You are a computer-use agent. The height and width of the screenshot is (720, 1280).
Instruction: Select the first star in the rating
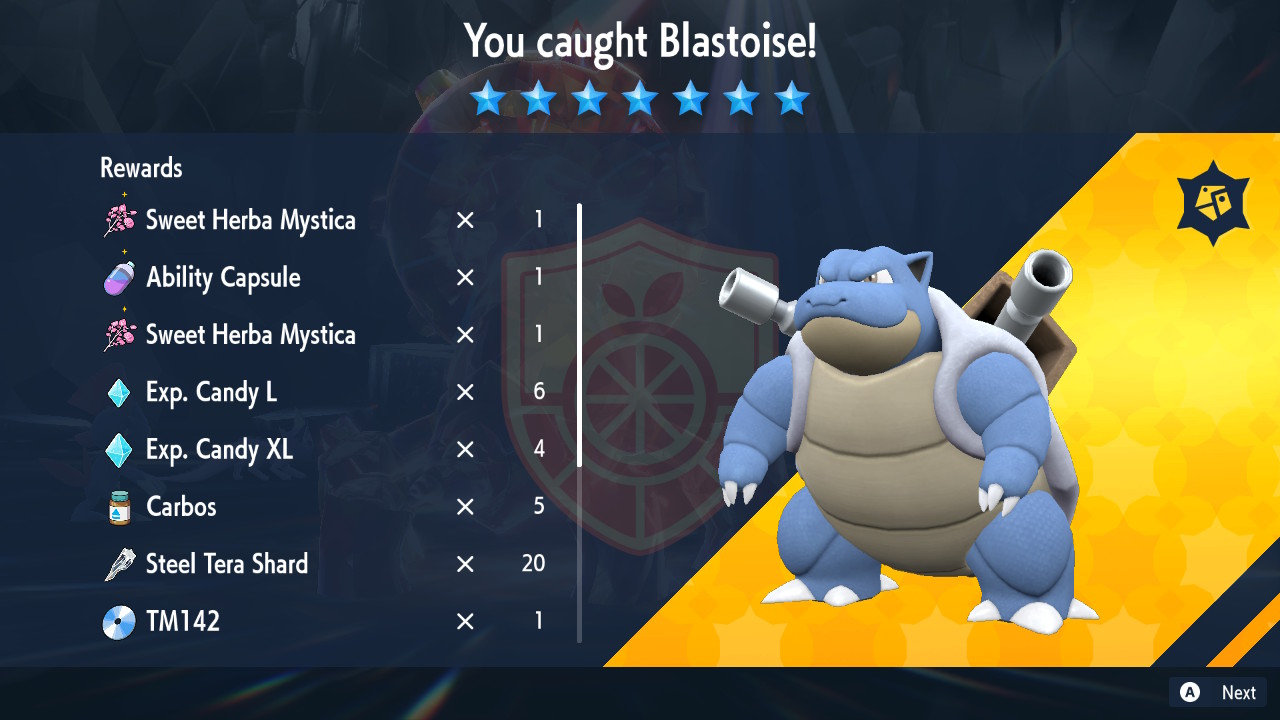tap(488, 98)
